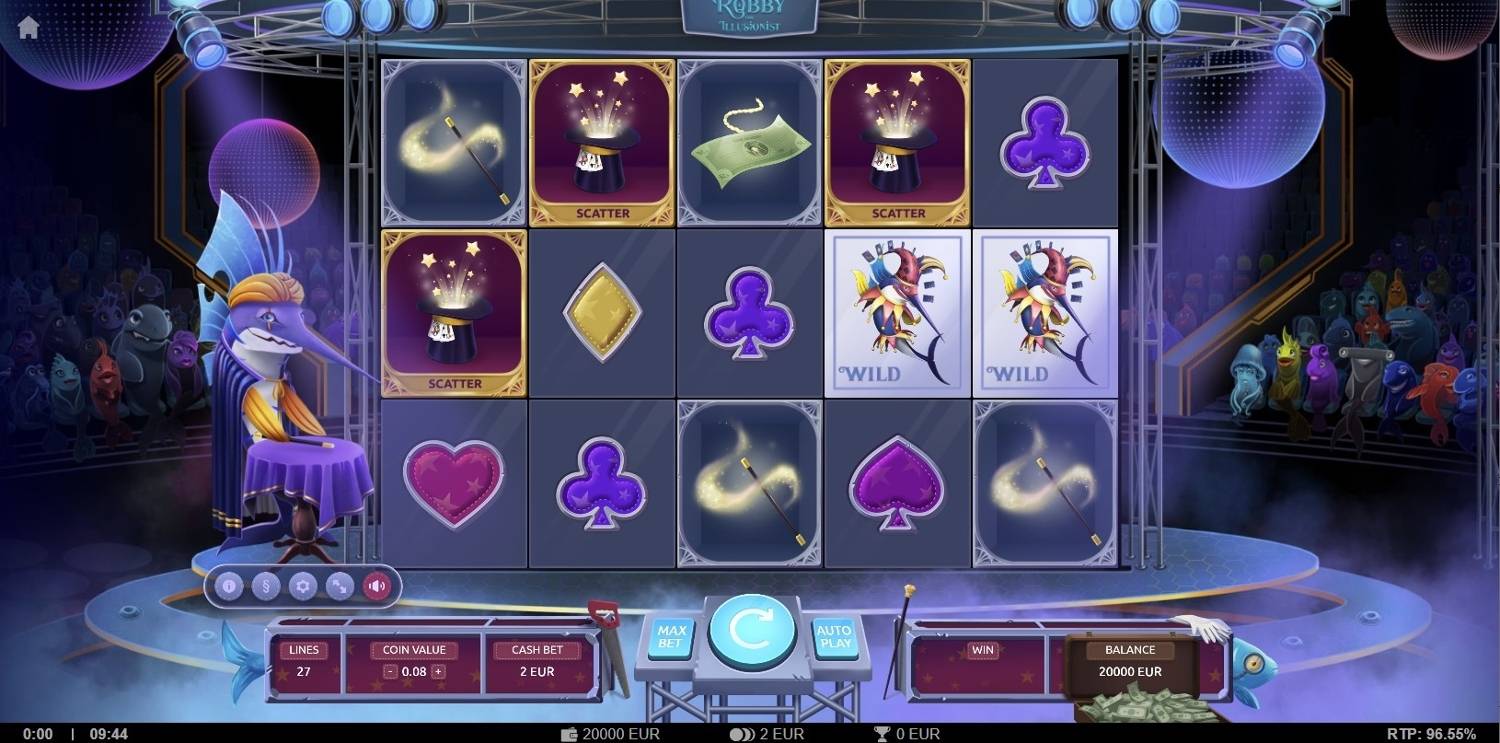Select the WILD jester fish symbol

[896, 312]
